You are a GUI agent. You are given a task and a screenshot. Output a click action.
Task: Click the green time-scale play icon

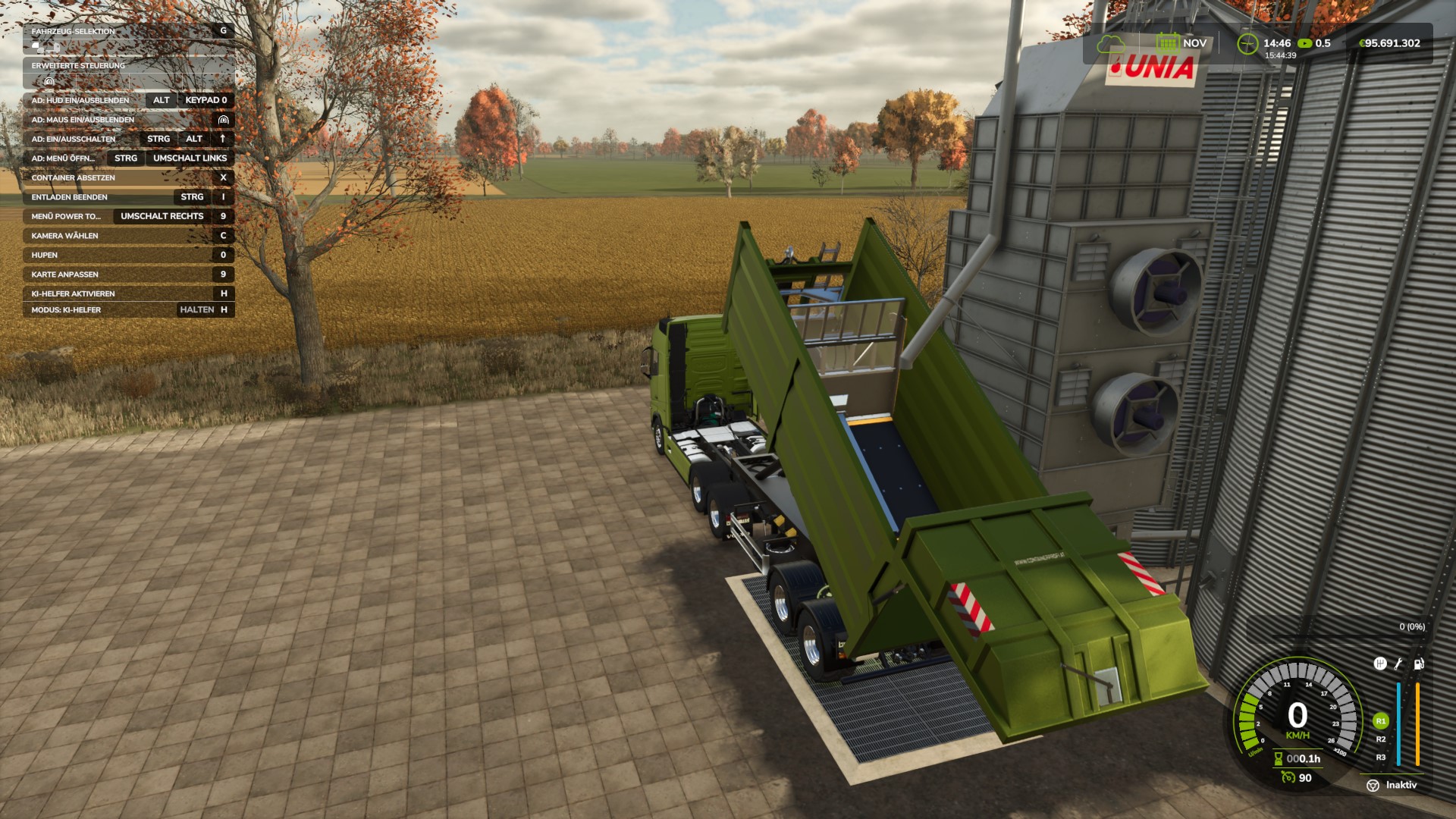click(1304, 43)
